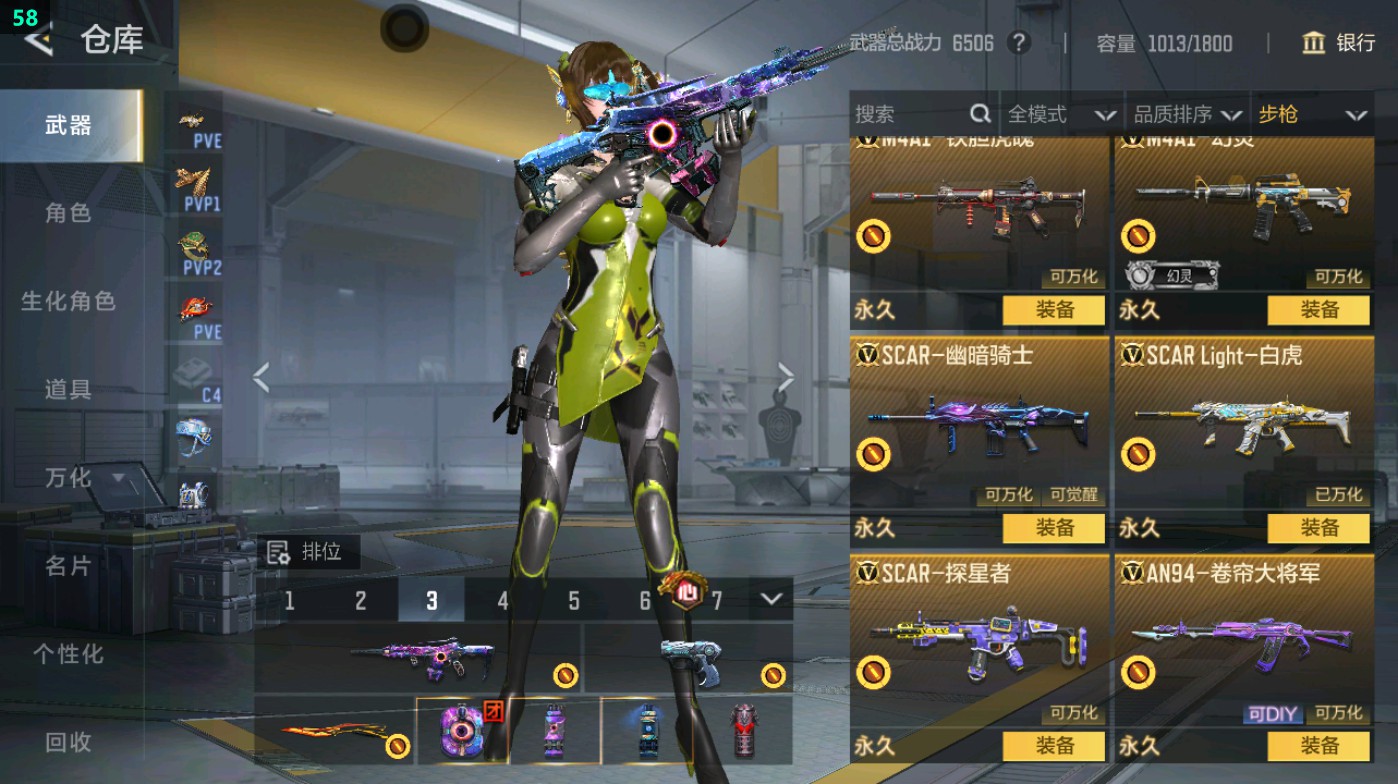Open the 全模式 mode dropdown
The height and width of the screenshot is (784, 1398).
[1060, 115]
